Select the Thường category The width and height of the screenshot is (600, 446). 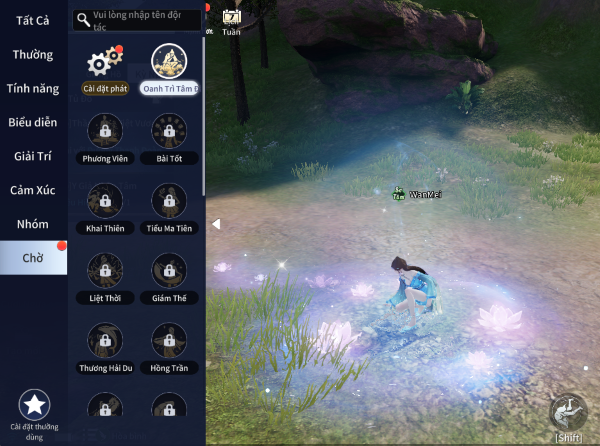[x=33, y=55]
